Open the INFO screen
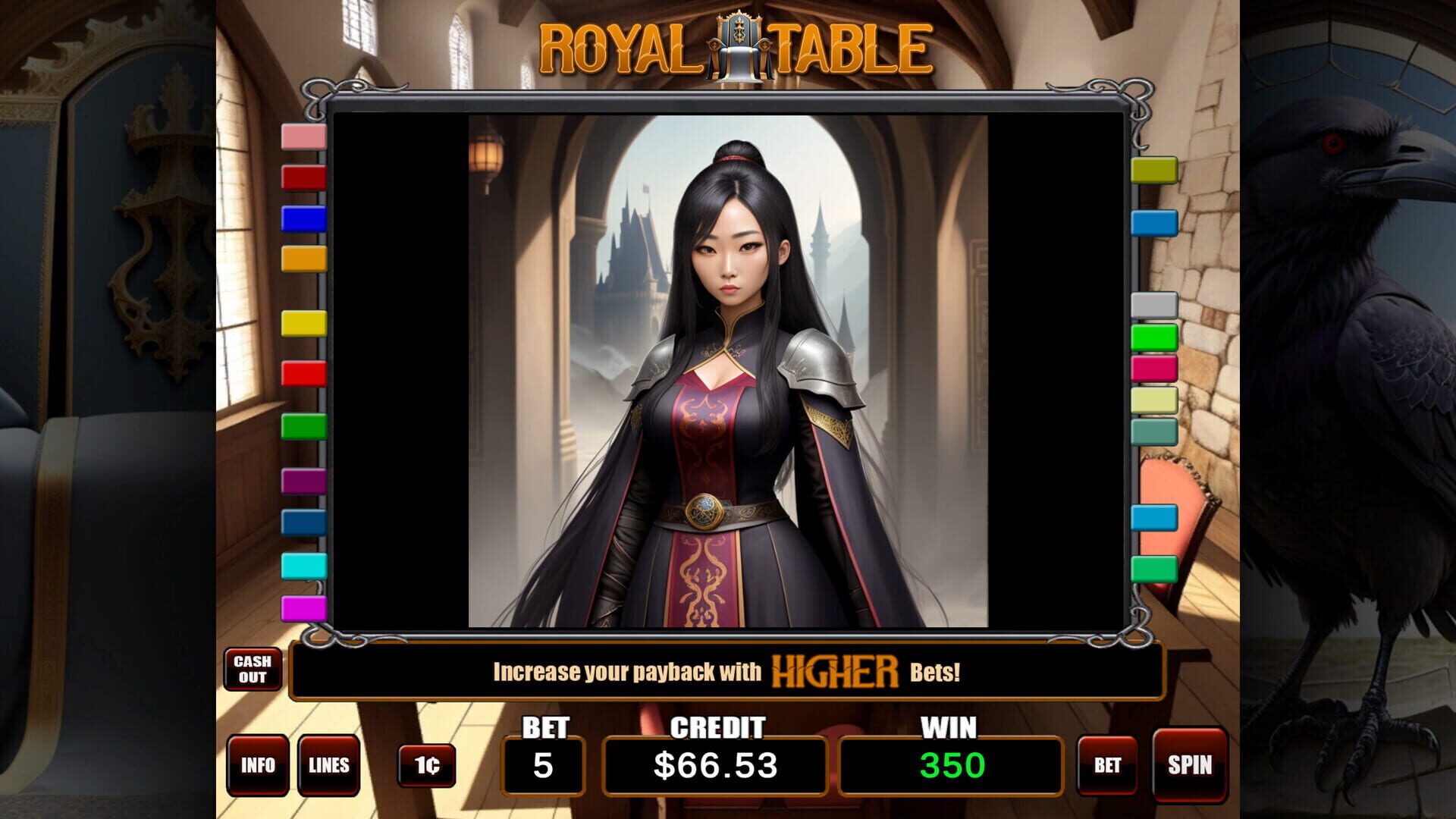The height and width of the screenshot is (819, 1456). [258, 766]
